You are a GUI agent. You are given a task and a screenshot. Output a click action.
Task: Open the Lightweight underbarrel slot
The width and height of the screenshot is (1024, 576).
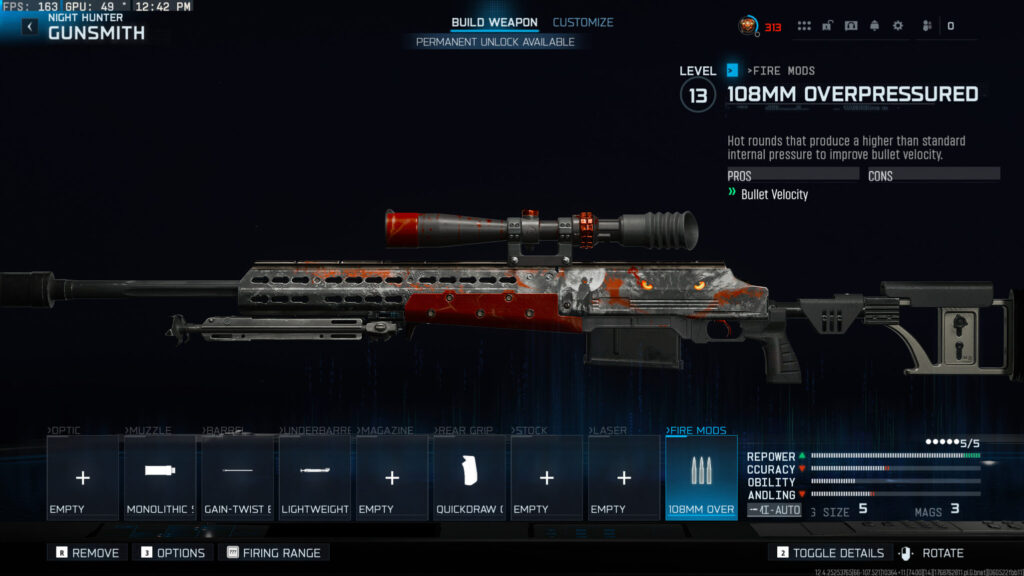[315, 478]
